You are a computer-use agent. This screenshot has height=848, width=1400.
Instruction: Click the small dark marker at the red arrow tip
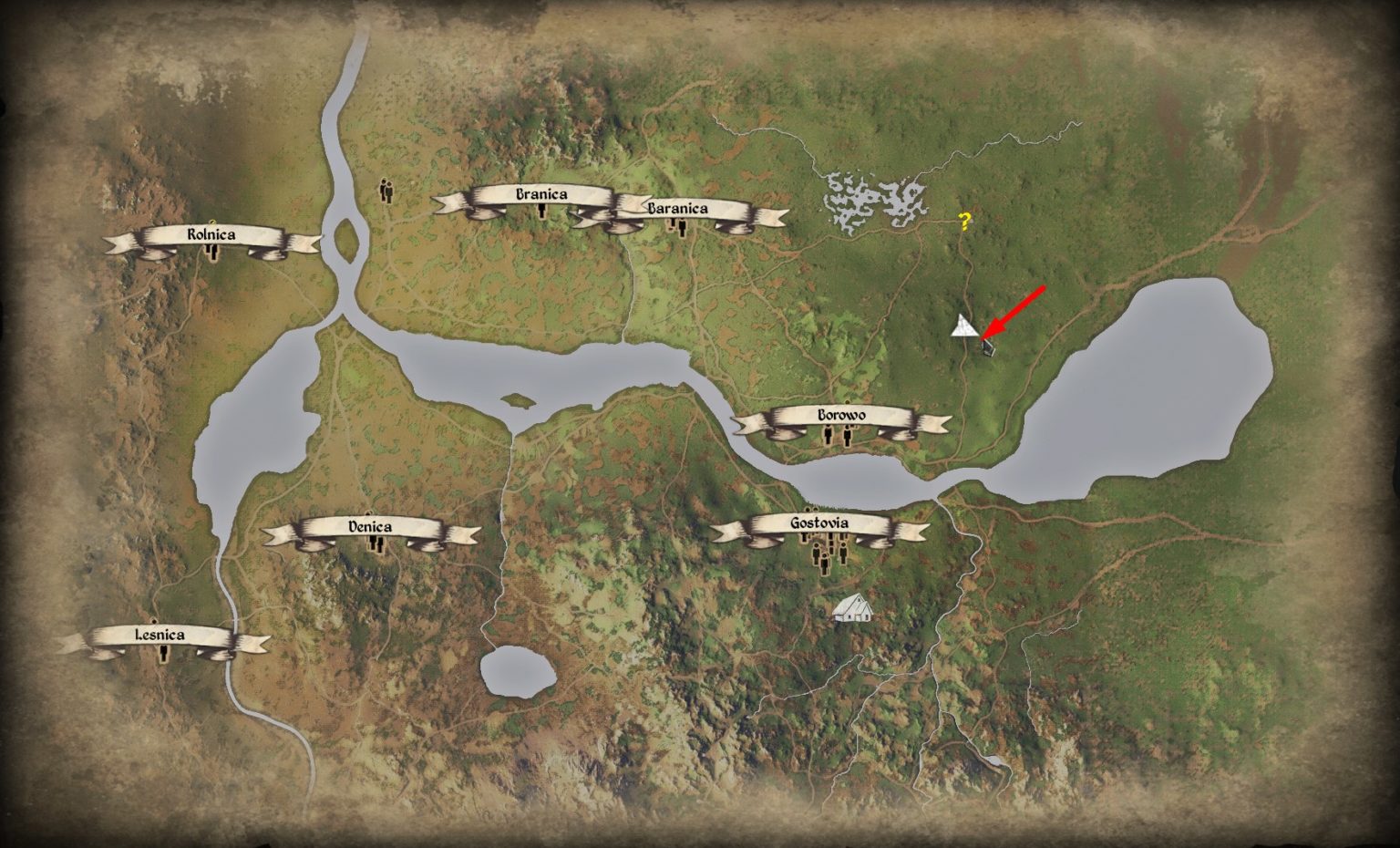pyautogui.click(x=989, y=348)
